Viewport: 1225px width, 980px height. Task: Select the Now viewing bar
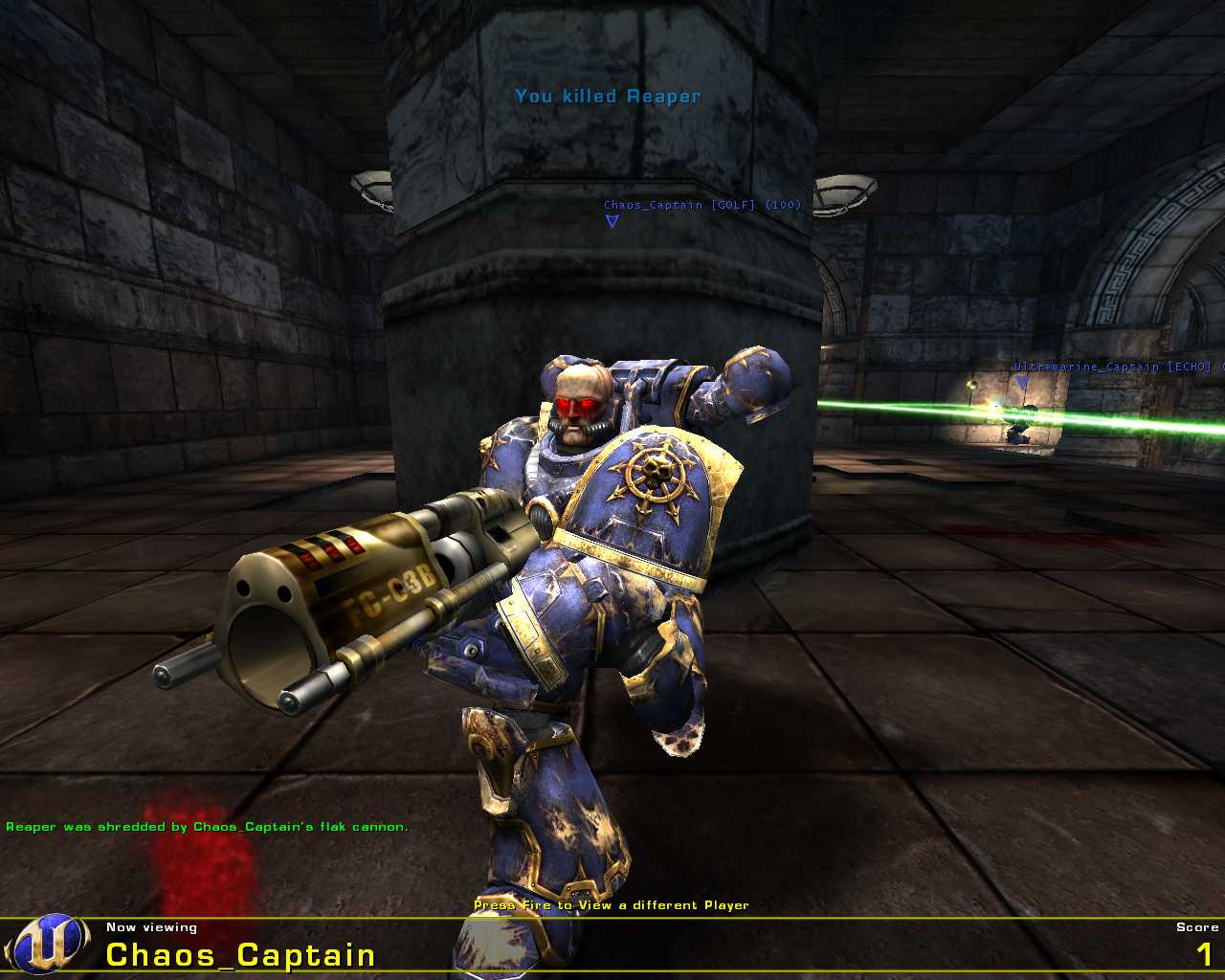tap(151, 926)
